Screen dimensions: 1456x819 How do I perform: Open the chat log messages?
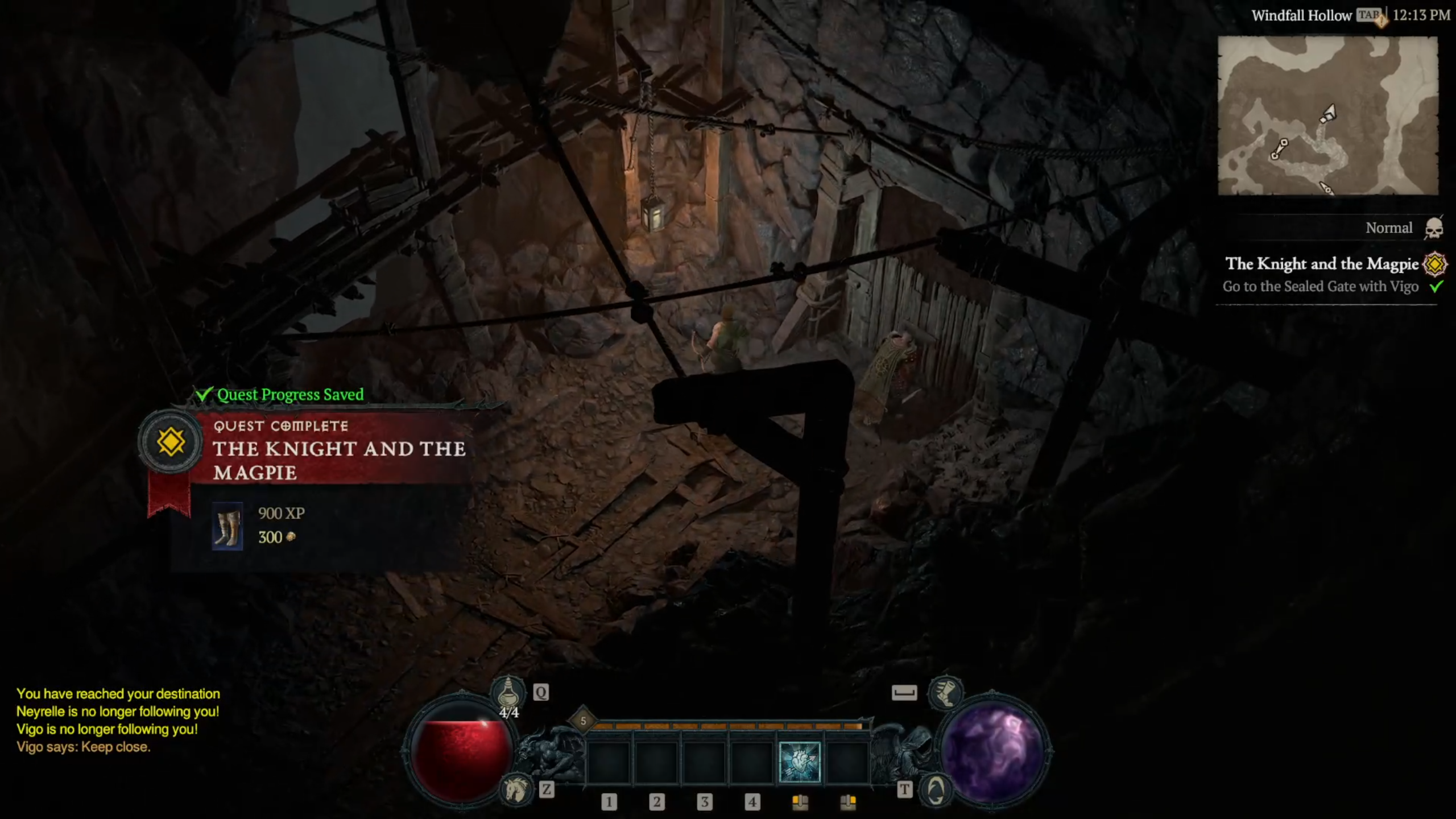pyautogui.click(x=118, y=720)
